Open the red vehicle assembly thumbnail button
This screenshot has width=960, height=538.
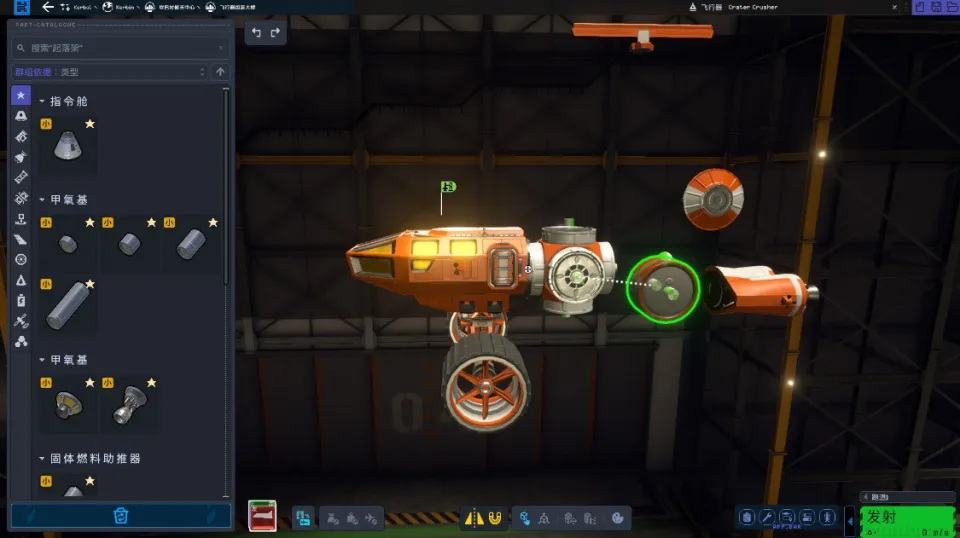(x=263, y=516)
